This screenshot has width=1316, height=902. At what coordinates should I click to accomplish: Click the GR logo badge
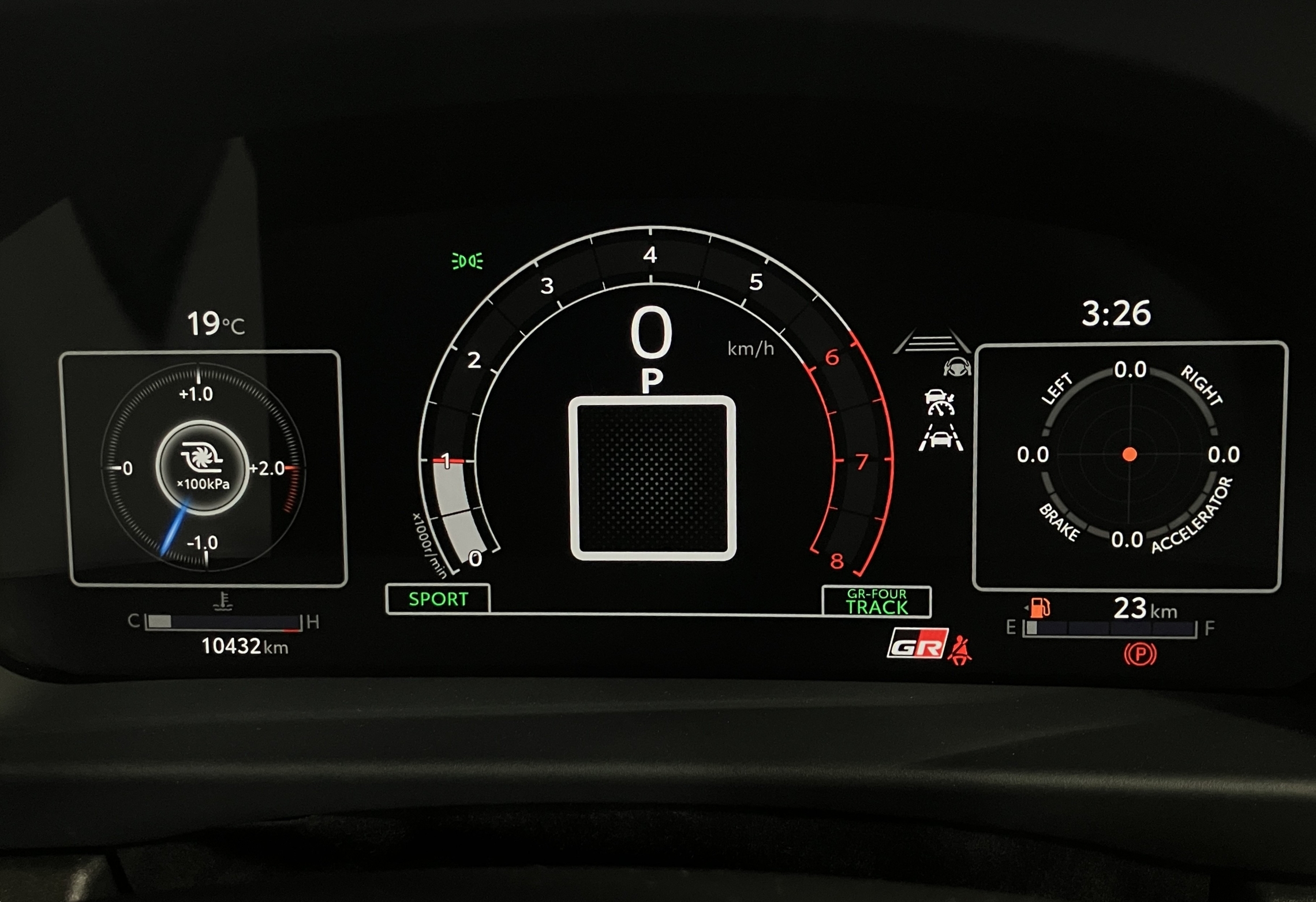[x=917, y=643]
